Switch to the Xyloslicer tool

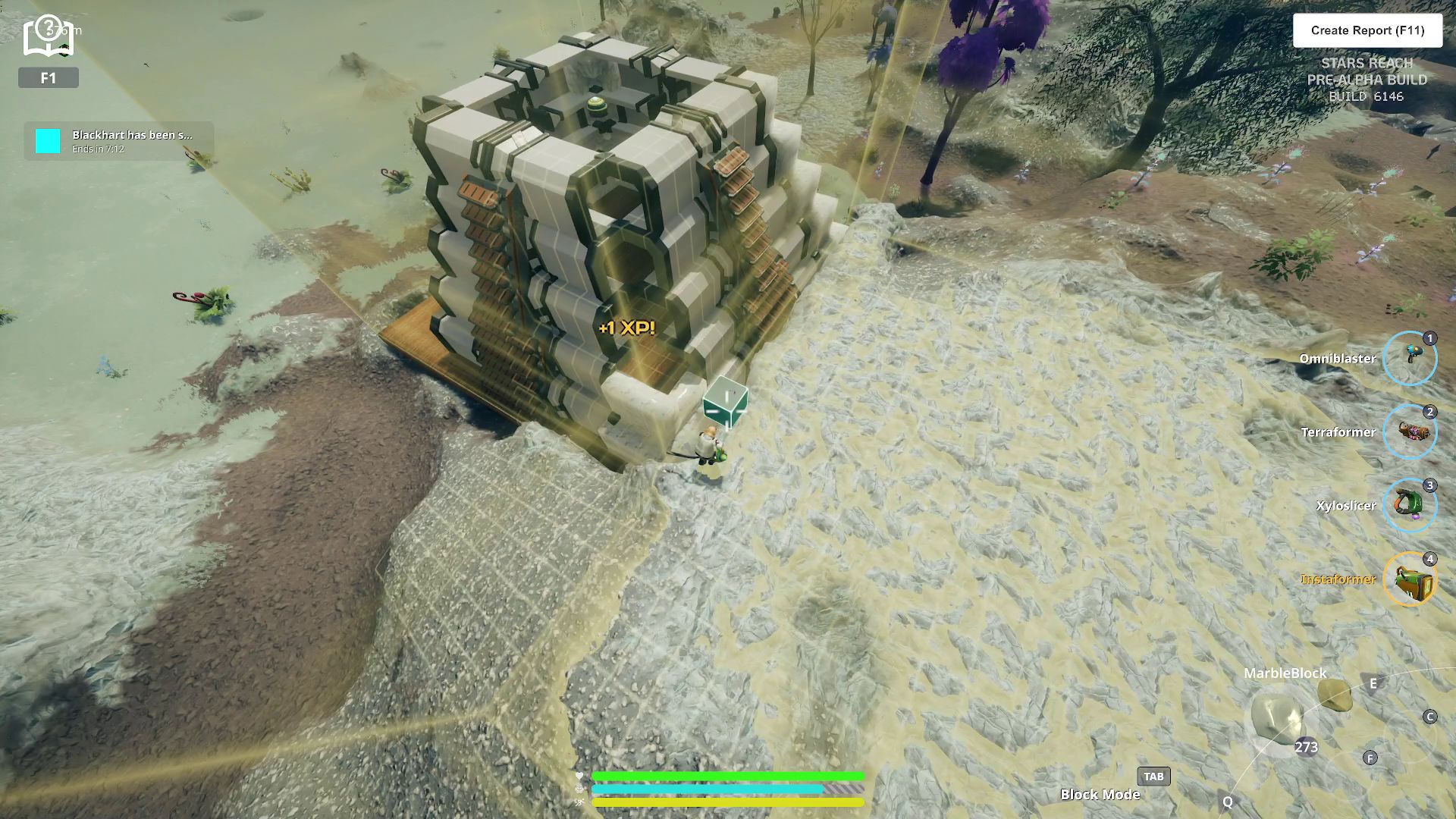point(1410,505)
